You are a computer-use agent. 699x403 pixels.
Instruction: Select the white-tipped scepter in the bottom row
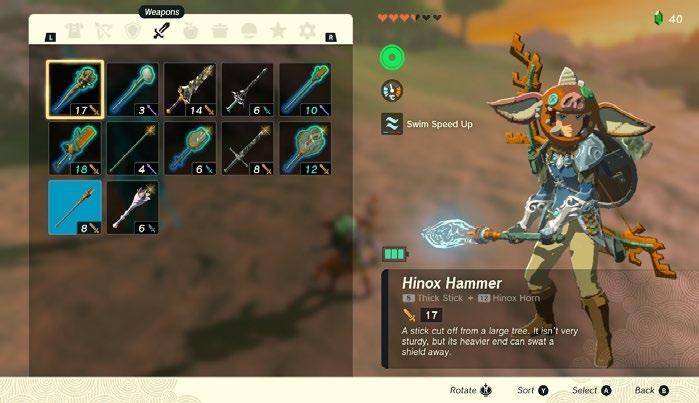pos(132,207)
